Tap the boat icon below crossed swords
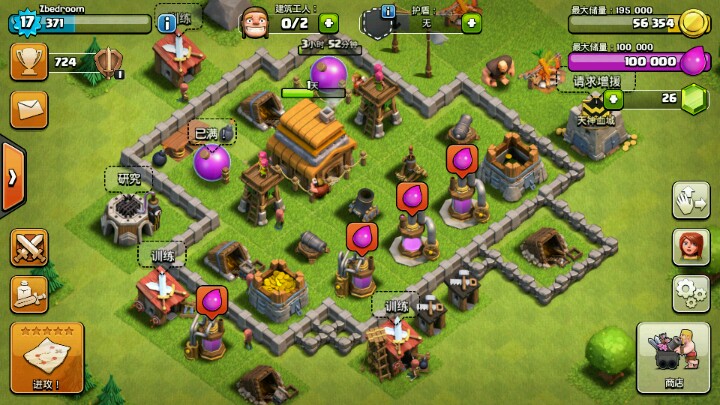Viewport: 720px width, 405px height. tap(29, 292)
